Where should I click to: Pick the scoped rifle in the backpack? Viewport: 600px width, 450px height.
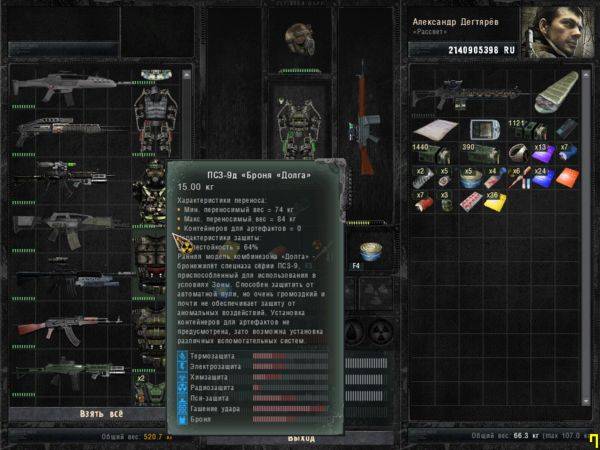[470, 96]
